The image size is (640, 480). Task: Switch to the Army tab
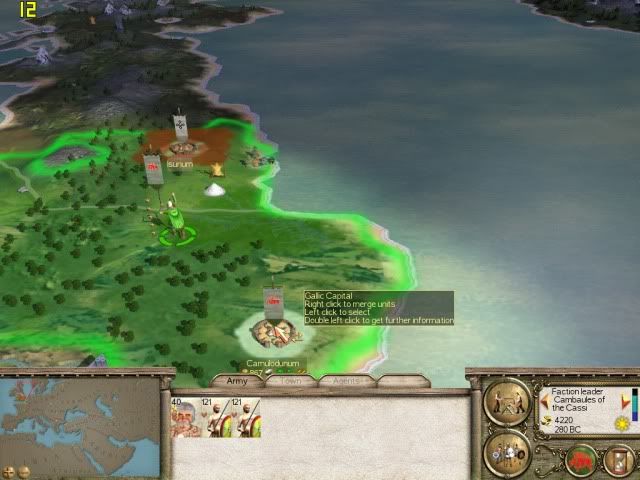point(238,381)
